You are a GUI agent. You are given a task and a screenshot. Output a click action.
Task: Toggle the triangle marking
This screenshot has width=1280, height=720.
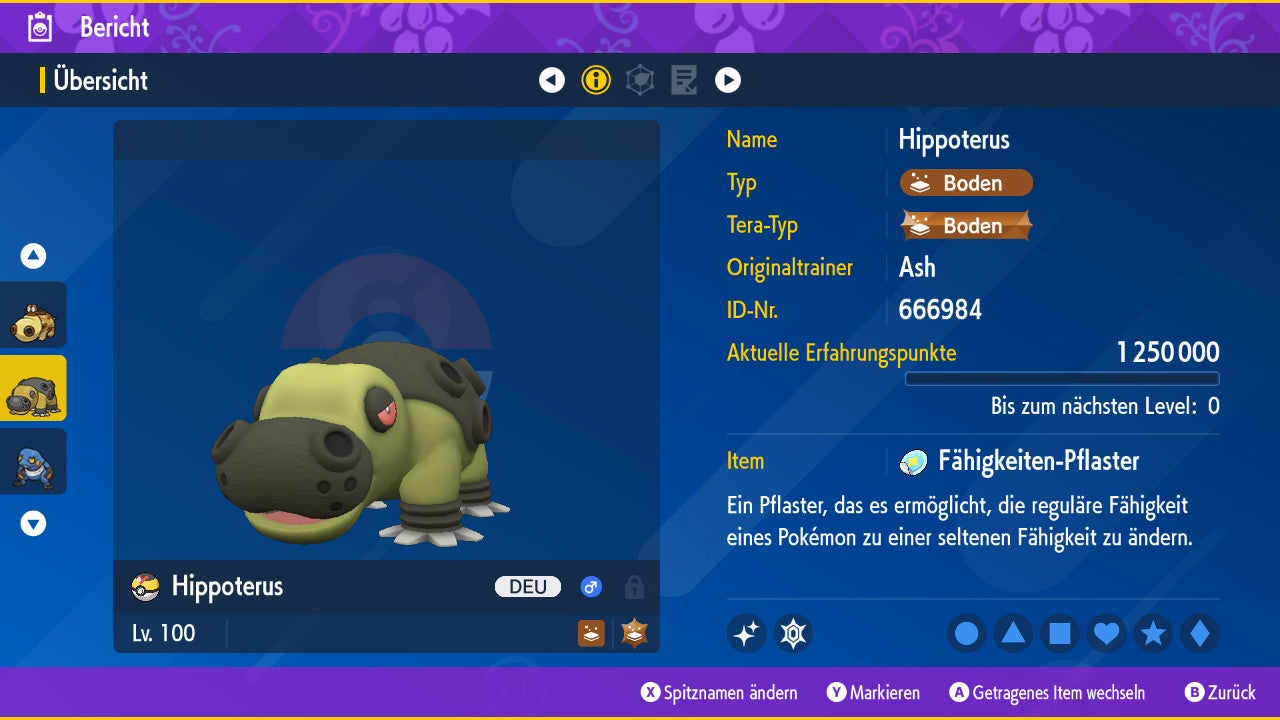coord(1013,633)
